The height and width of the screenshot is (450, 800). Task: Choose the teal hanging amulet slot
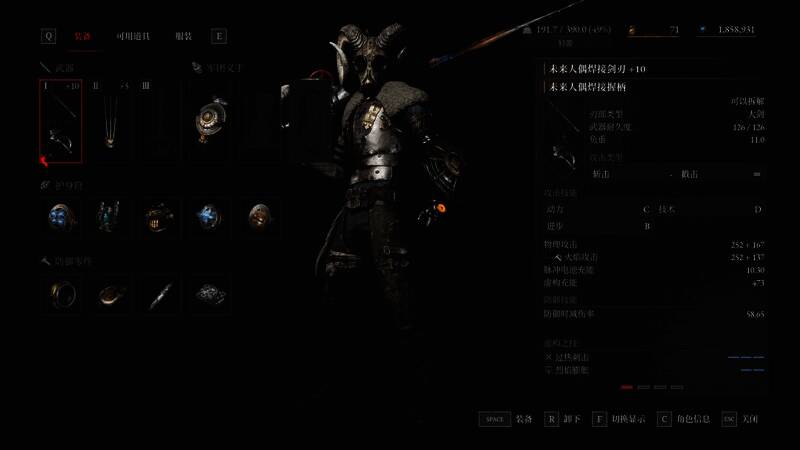(109, 215)
